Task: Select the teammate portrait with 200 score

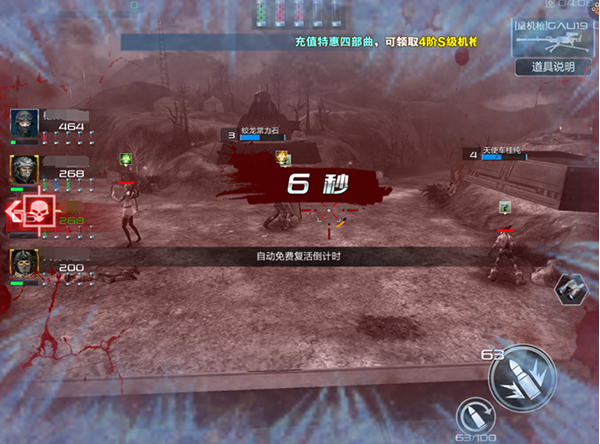Action: point(24,263)
